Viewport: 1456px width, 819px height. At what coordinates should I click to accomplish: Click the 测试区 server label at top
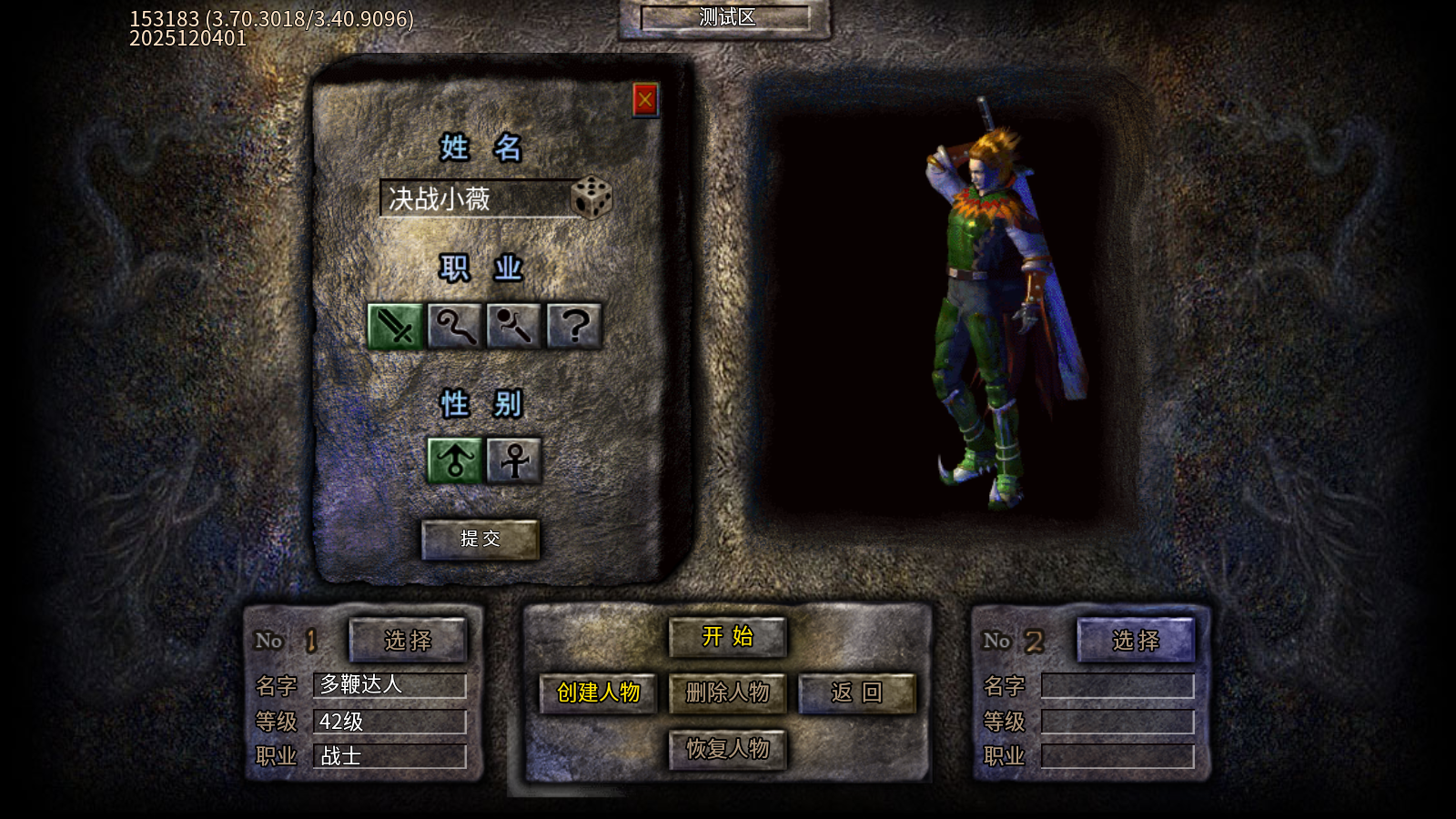tap(726, 18)
